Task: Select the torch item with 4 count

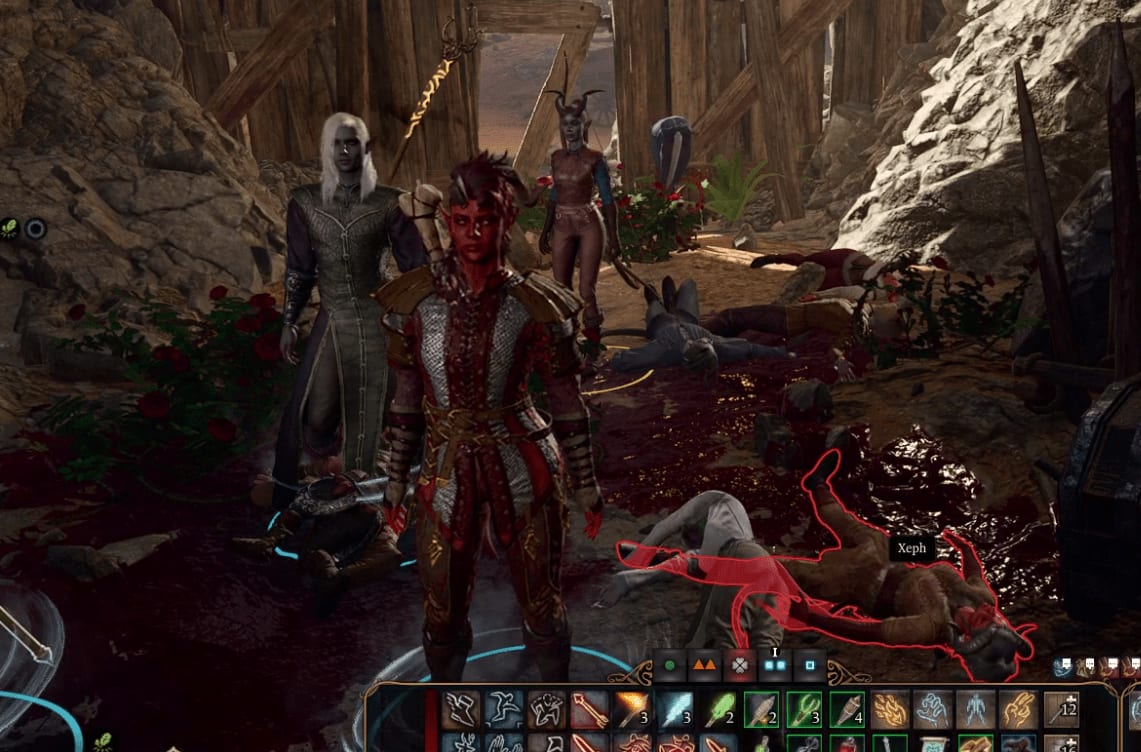Action: (847, 709)
